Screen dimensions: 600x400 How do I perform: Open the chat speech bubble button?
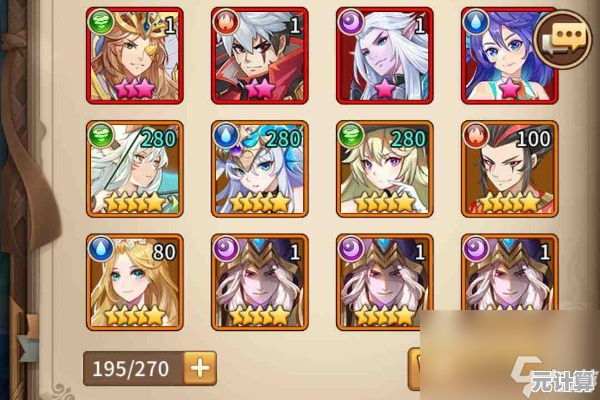click(x=563, y=39)
